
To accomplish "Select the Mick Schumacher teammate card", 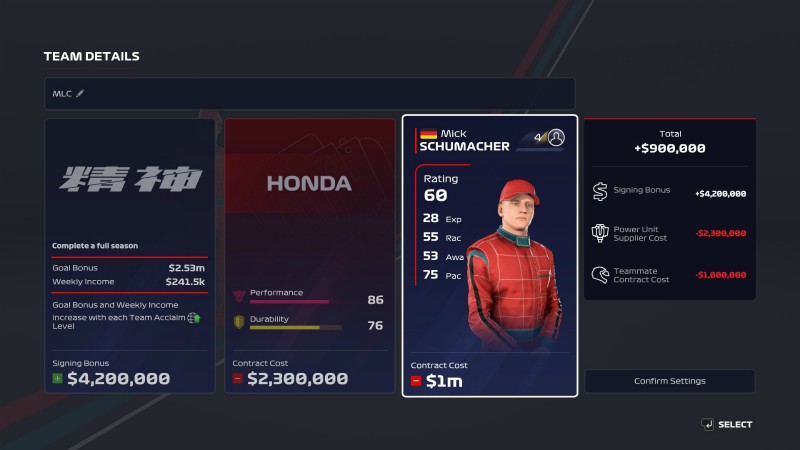I will click(x=490, y=257).
